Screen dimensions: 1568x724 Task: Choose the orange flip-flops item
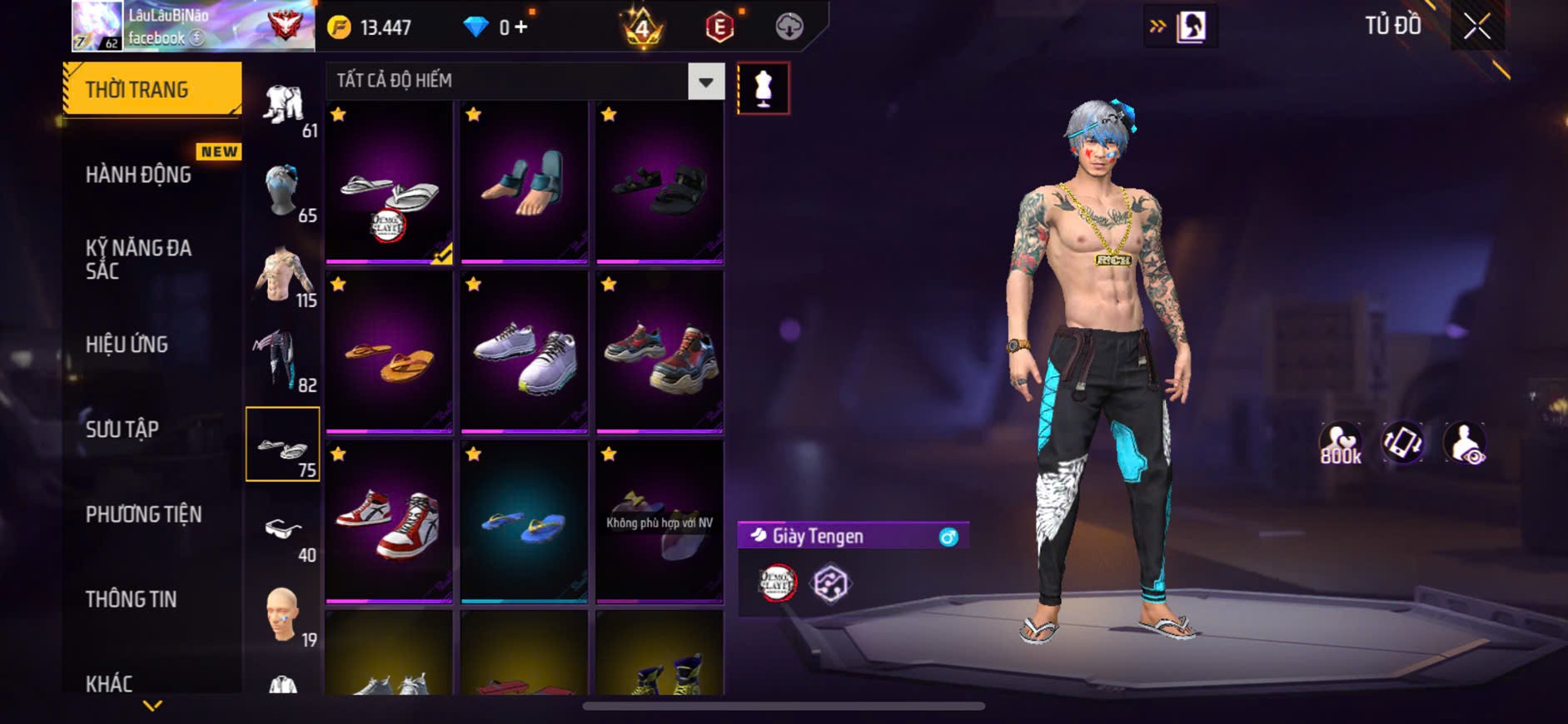[389, 352]
